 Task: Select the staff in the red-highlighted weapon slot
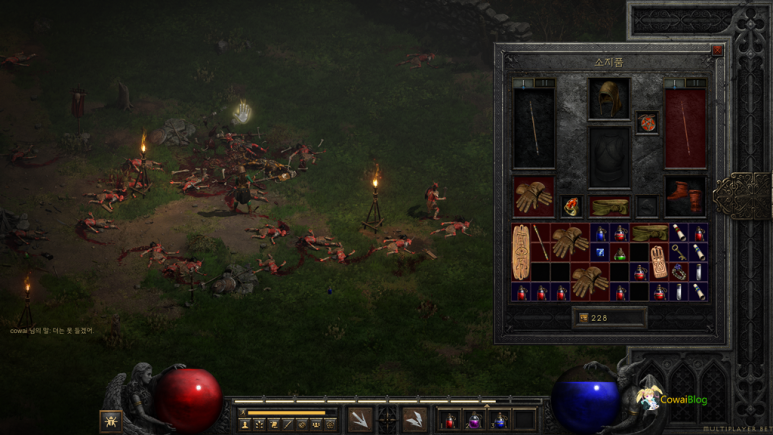(686, 127)
